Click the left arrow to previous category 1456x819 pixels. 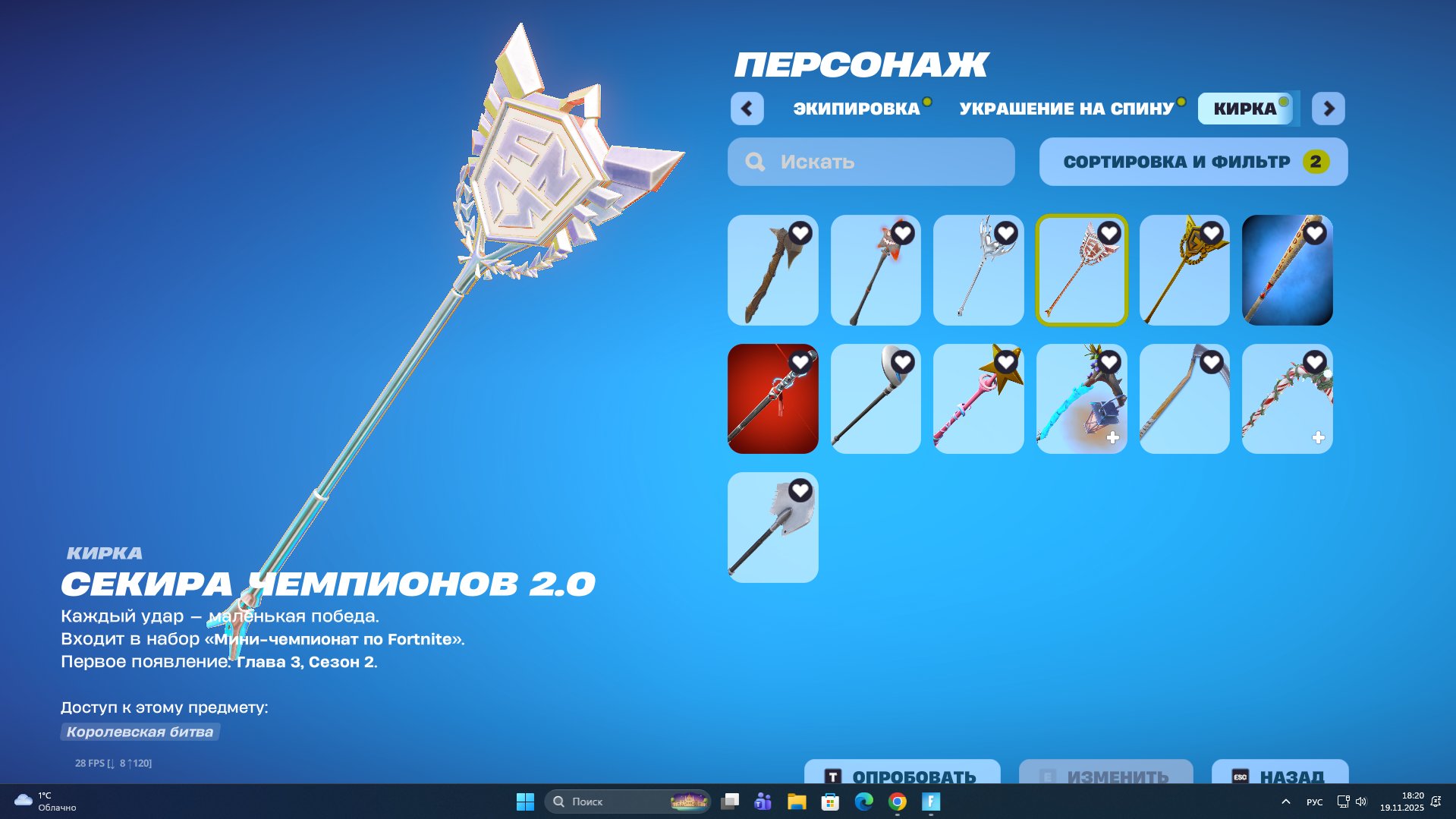point(747,109)
